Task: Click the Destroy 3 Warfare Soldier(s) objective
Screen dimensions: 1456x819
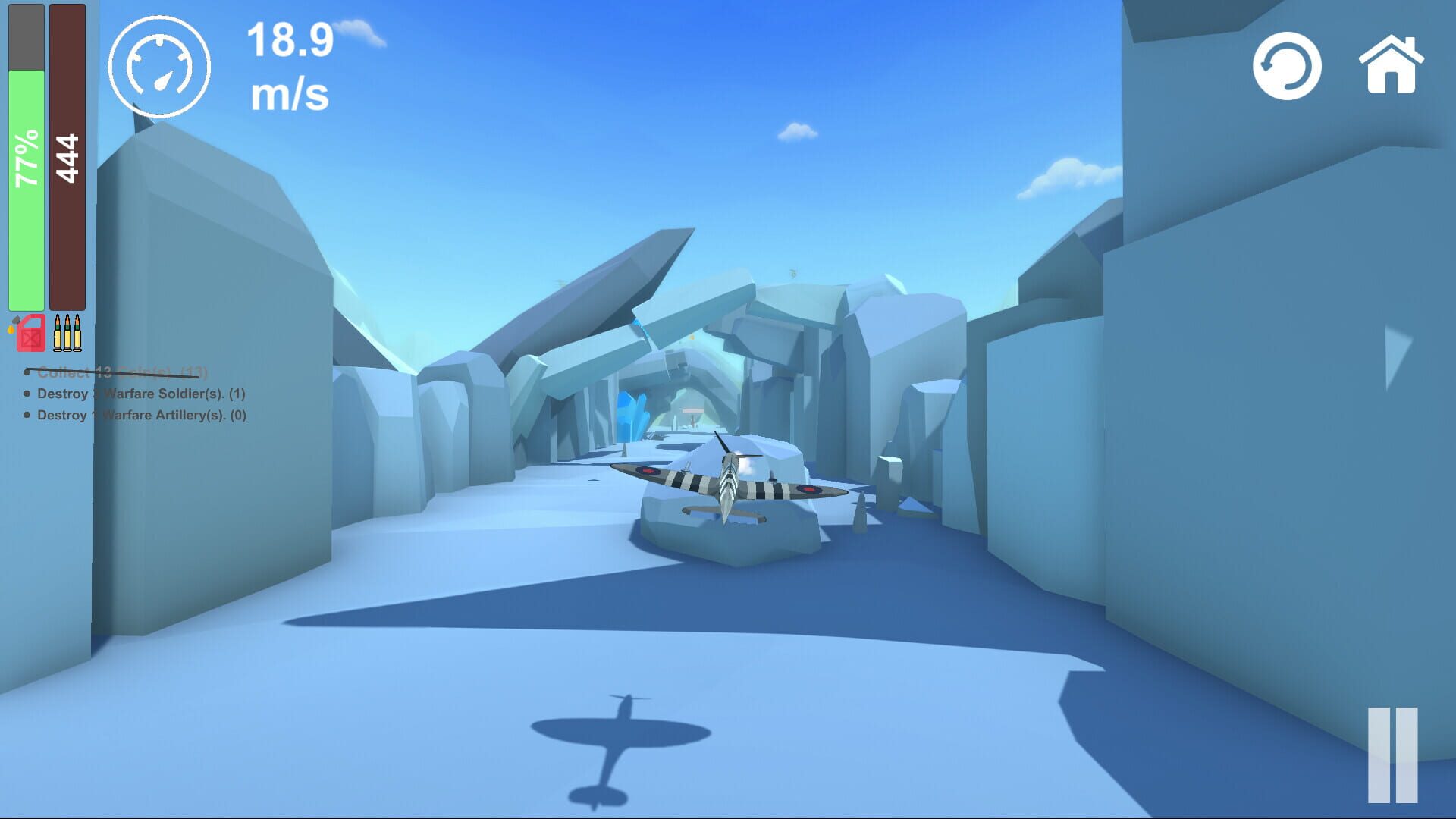Action: pyautogui.click(x=140, y=394)
